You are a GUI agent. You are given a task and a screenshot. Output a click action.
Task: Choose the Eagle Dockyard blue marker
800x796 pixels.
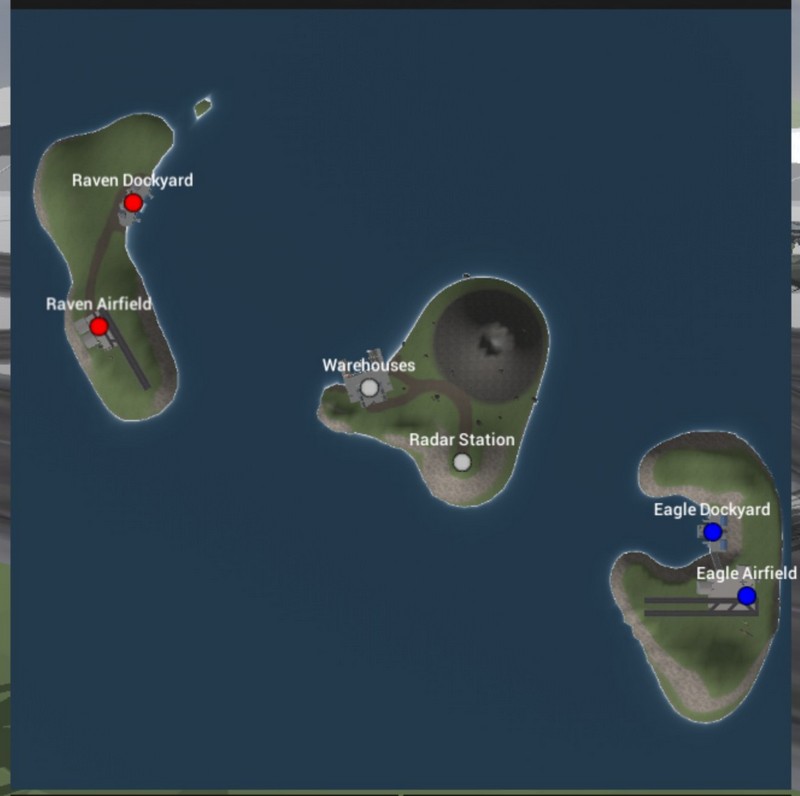(x=712, y=532)
